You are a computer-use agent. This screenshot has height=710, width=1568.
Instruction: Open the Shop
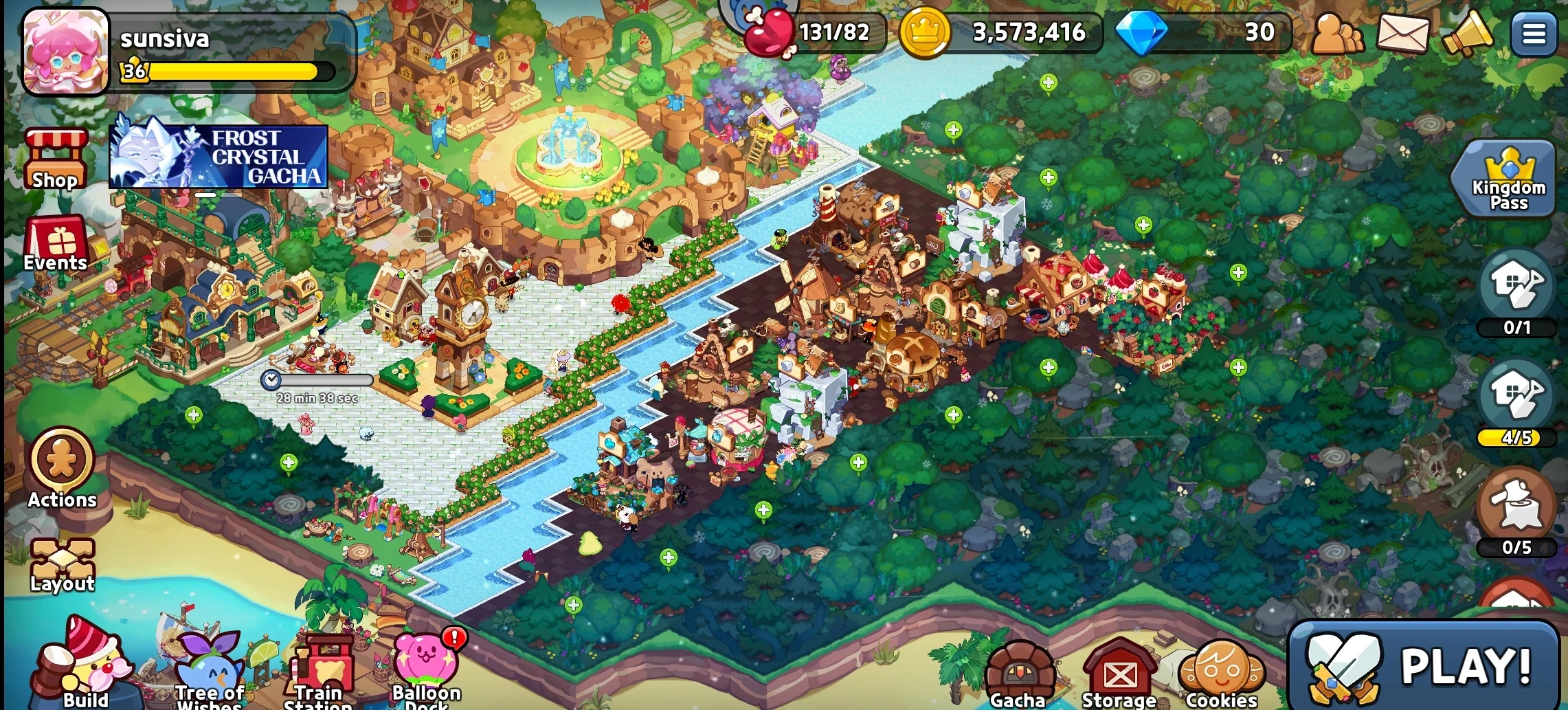(55, 158)
